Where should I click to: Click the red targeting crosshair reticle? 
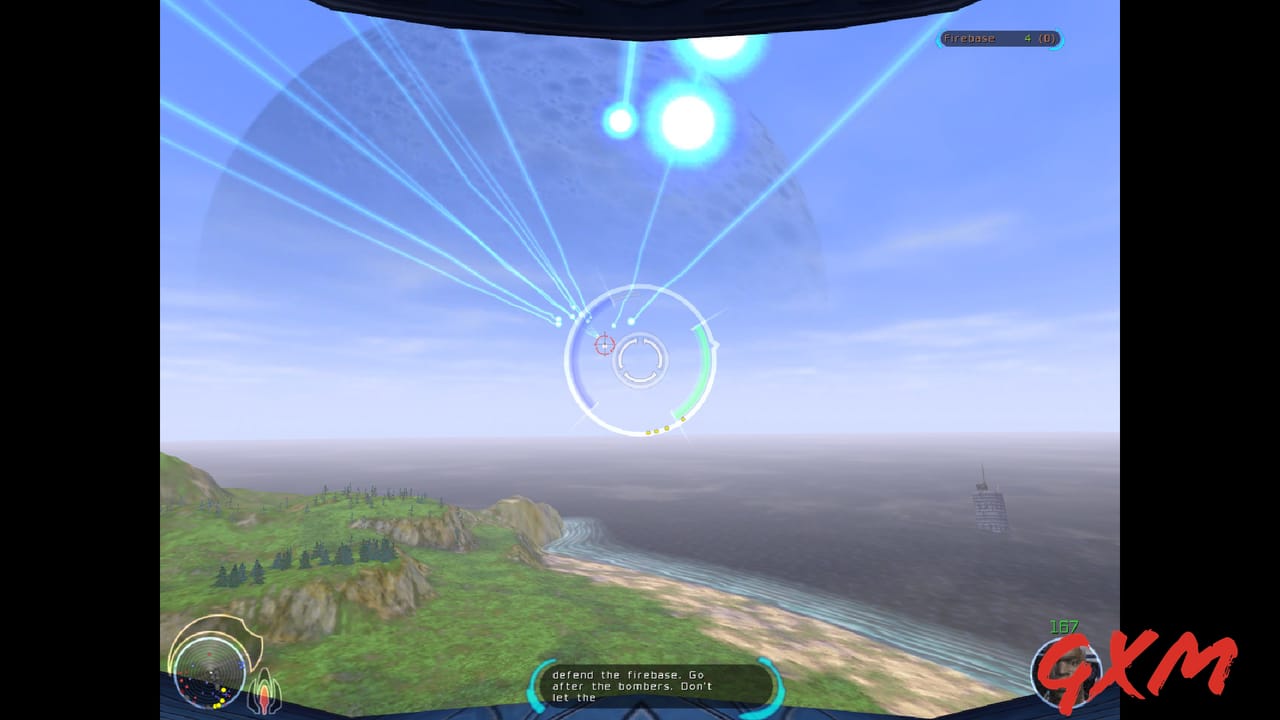(605, 343)
